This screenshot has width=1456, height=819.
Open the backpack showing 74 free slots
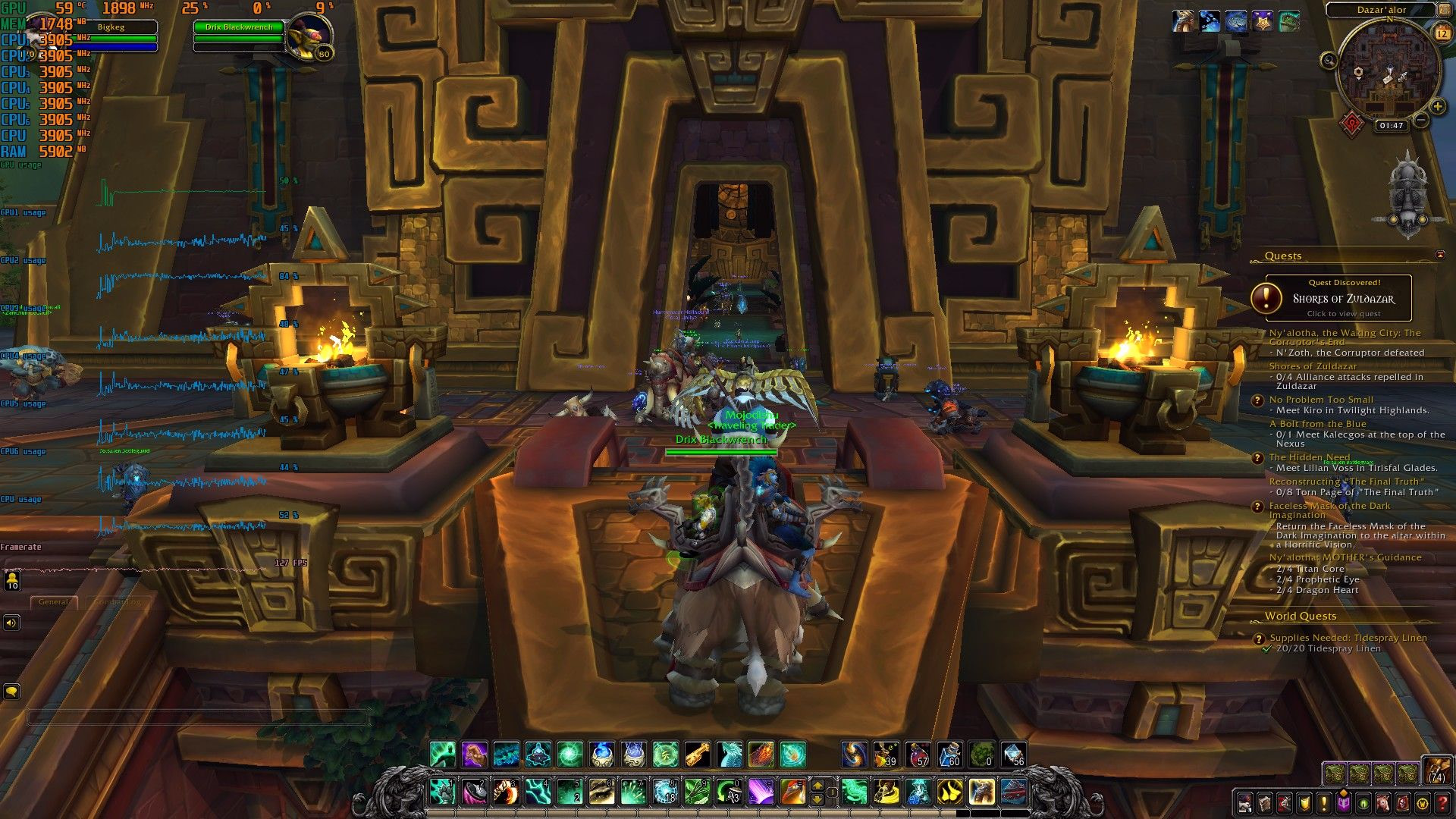click(1436, 770)
